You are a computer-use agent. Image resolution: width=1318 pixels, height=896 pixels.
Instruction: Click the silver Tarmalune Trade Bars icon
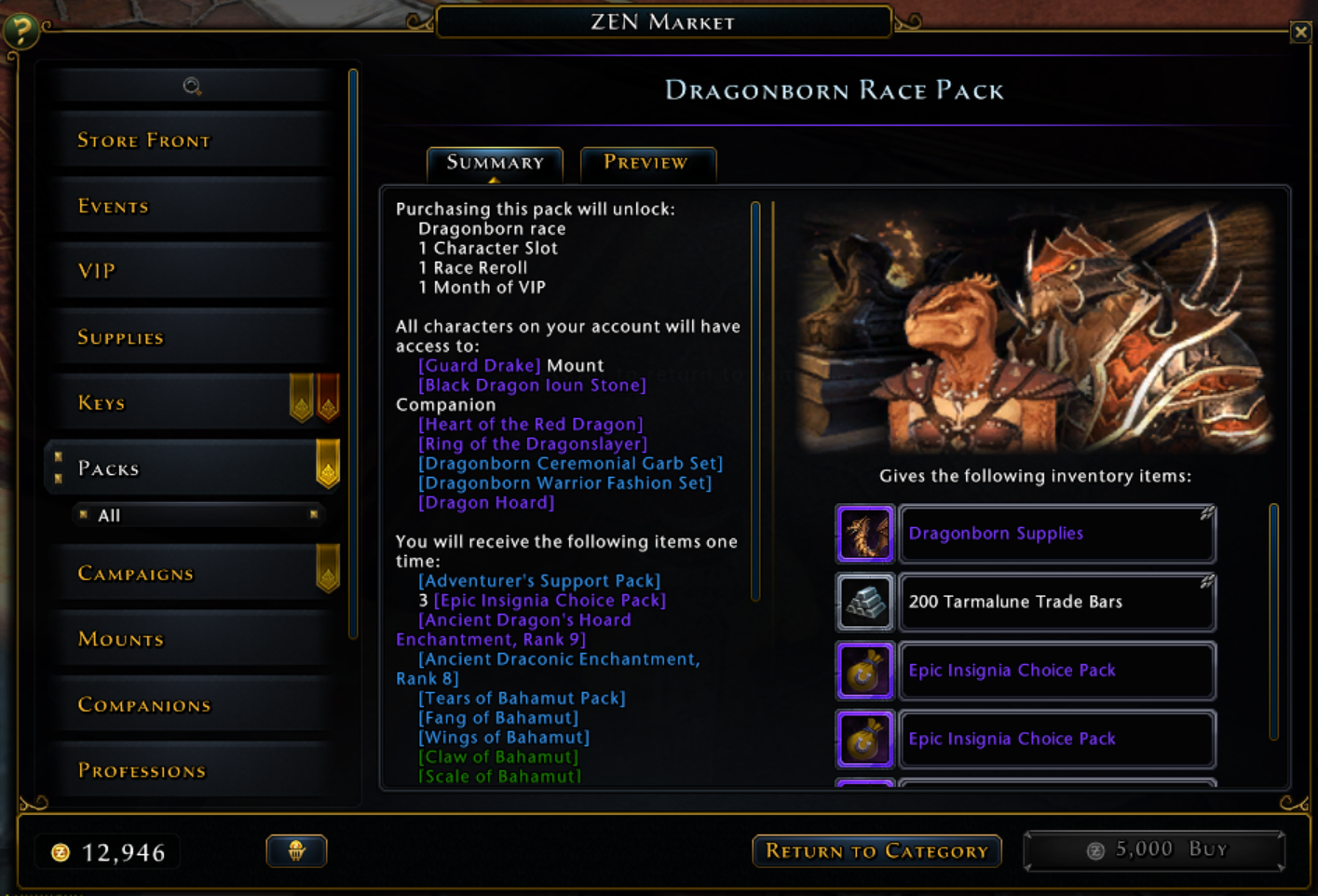(864, 603)
